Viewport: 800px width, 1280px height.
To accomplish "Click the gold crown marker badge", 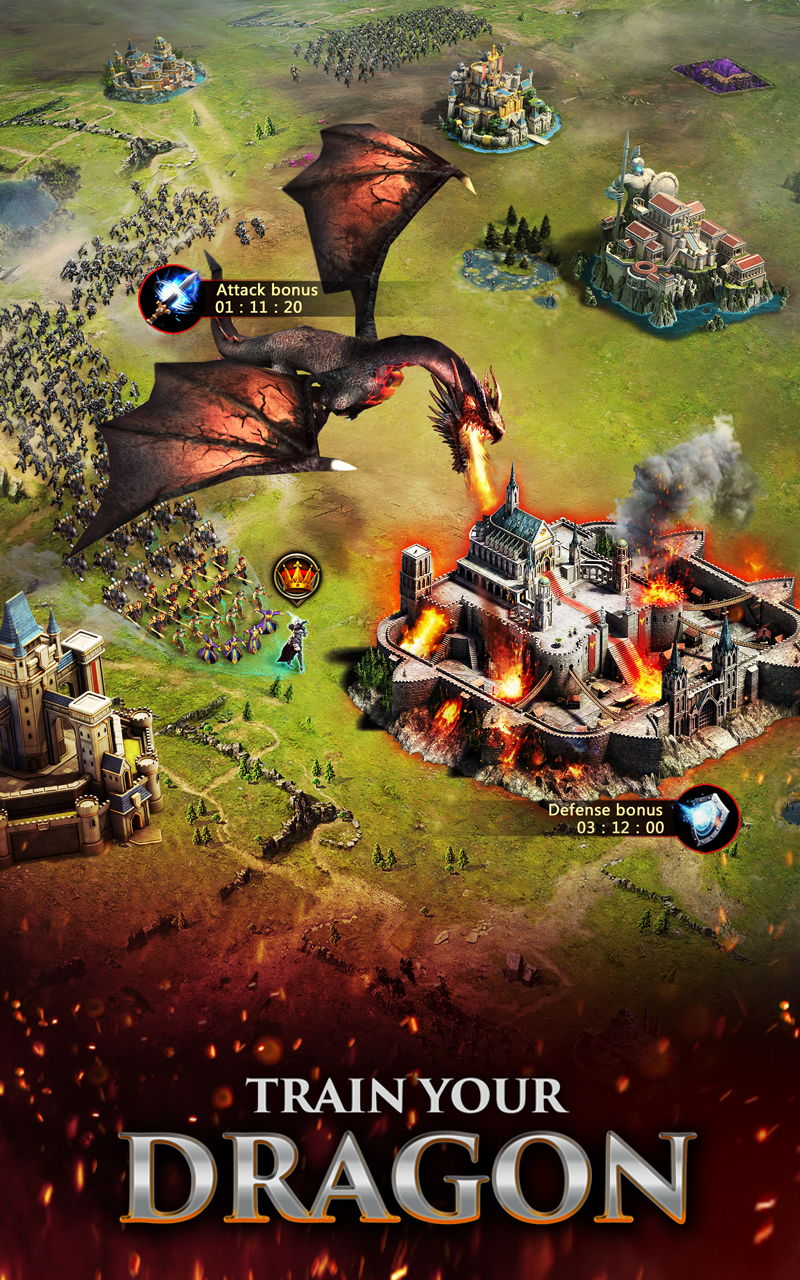I will click(x=297, y=577).
